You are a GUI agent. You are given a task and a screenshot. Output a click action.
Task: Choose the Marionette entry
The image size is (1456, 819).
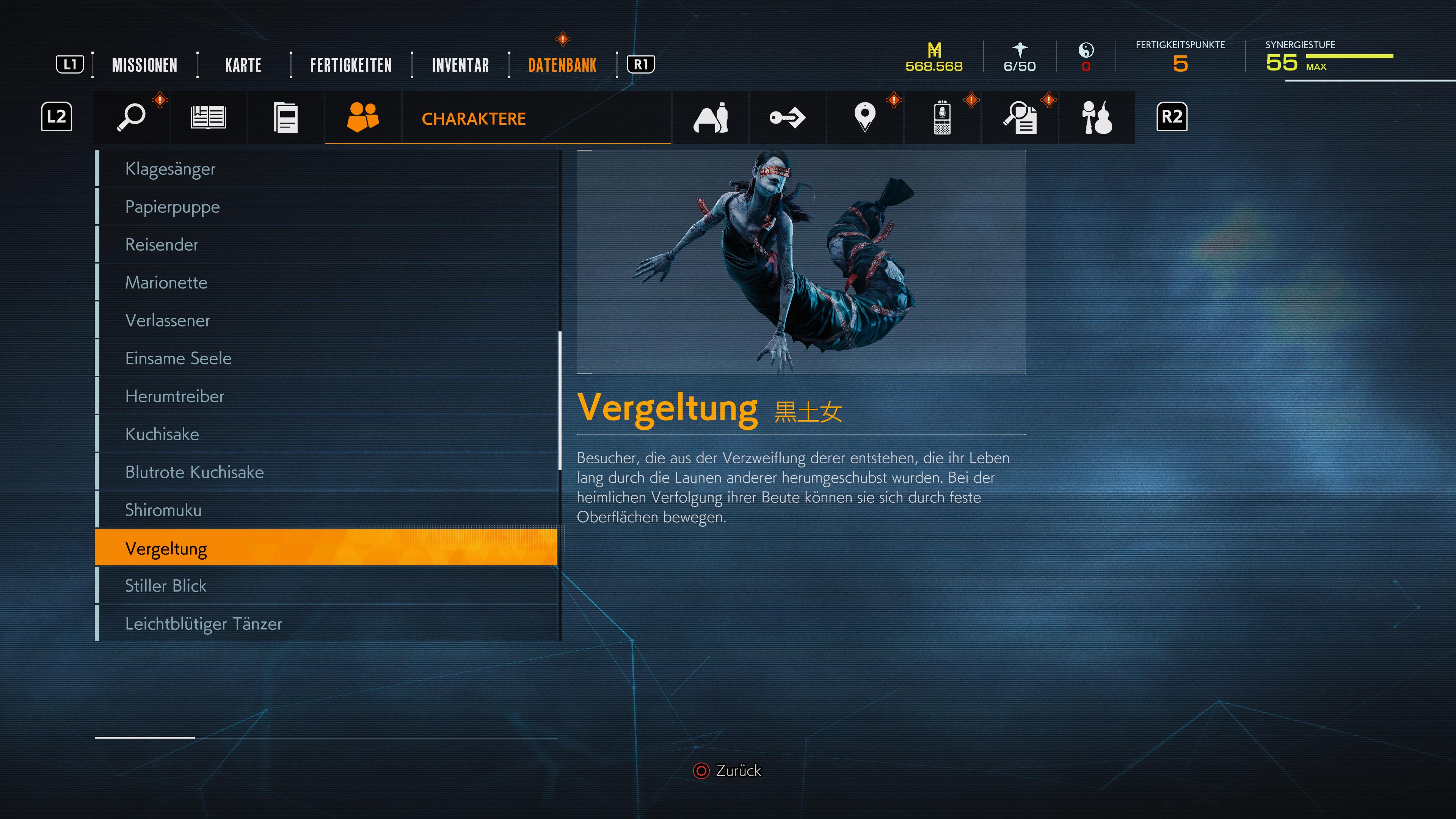tap(166, 282)
